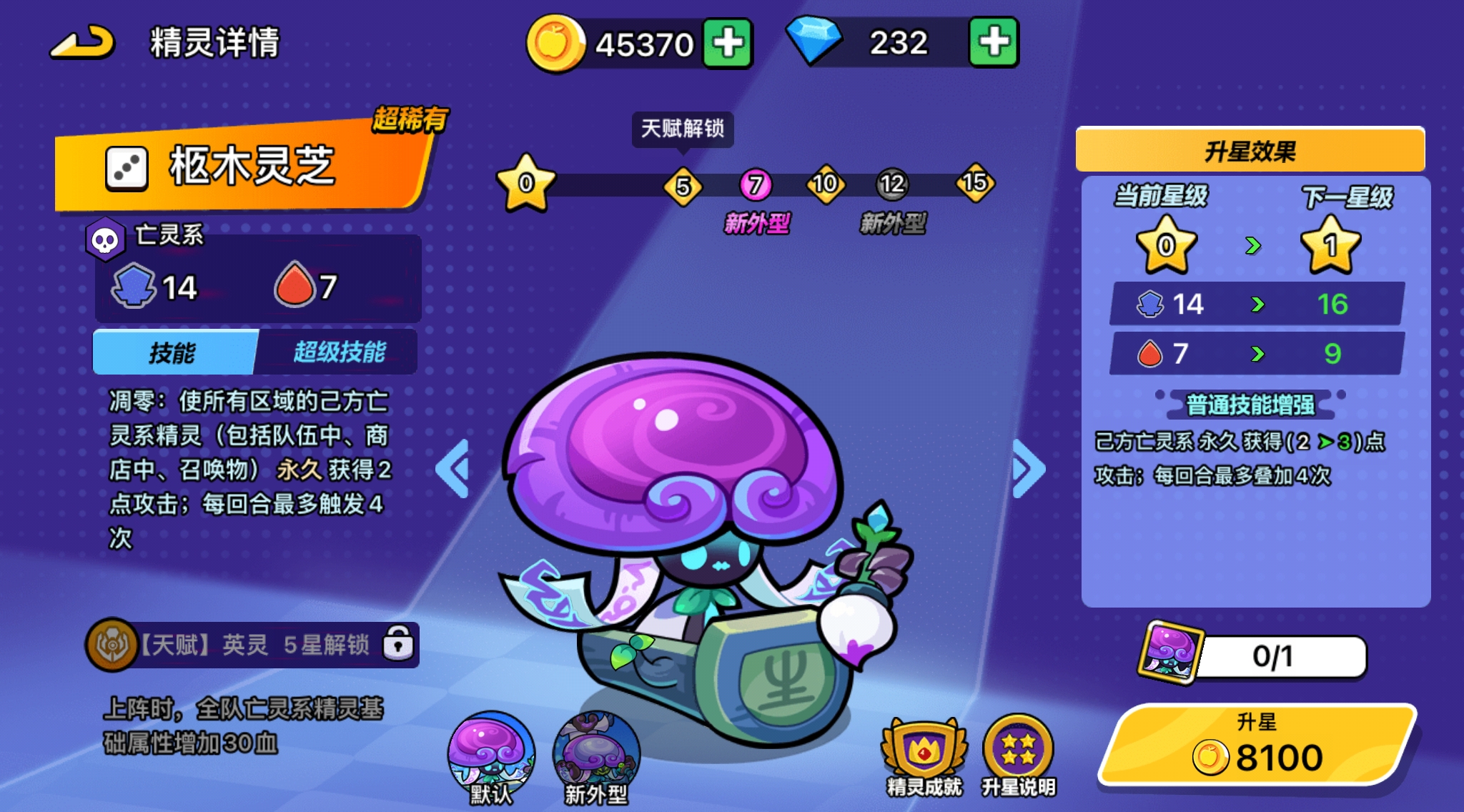Add more gold coins
This screenshot has height=812, width=1464.
727,44
